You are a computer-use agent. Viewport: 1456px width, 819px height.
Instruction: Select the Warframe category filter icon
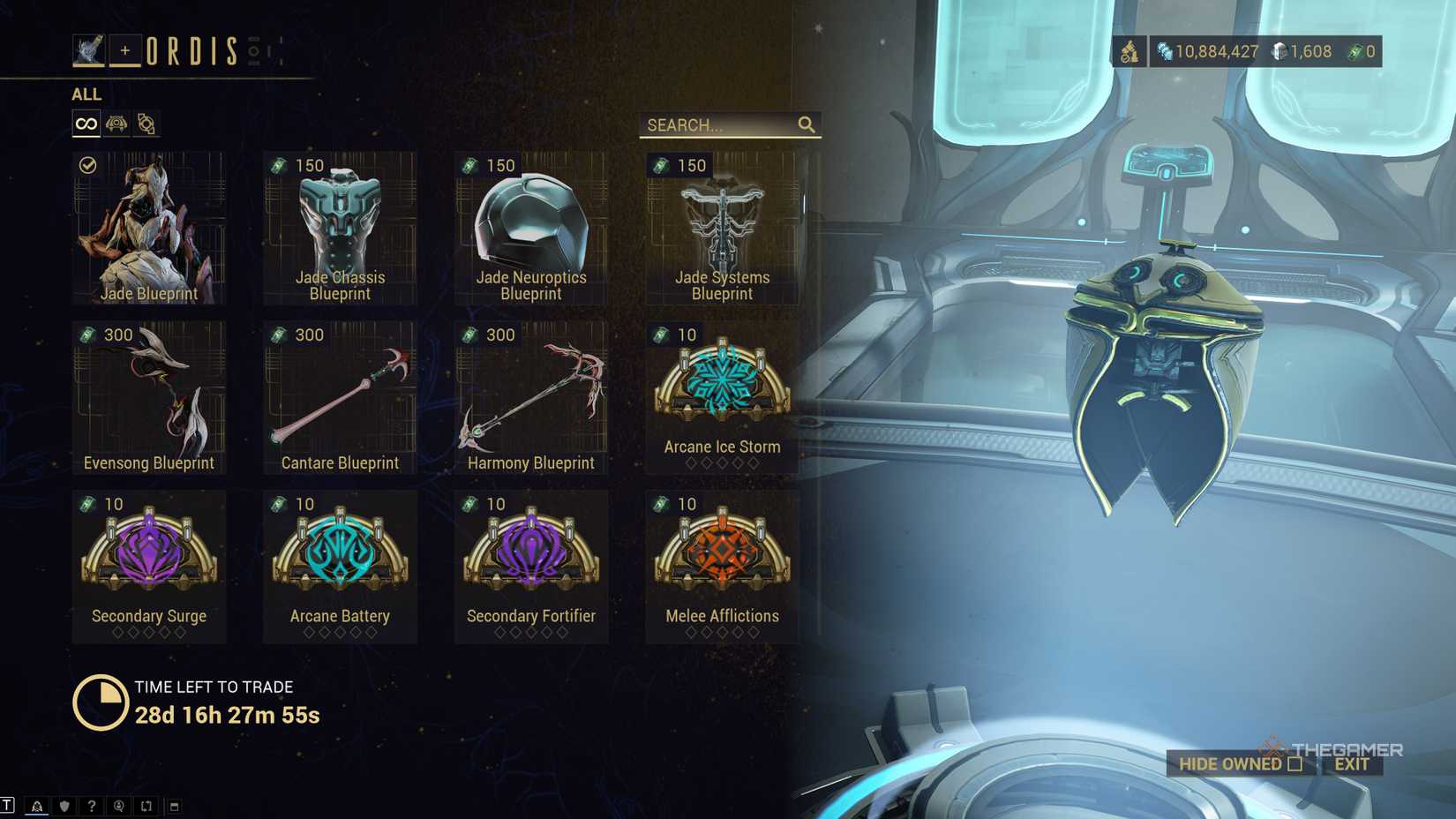[115, 123]
